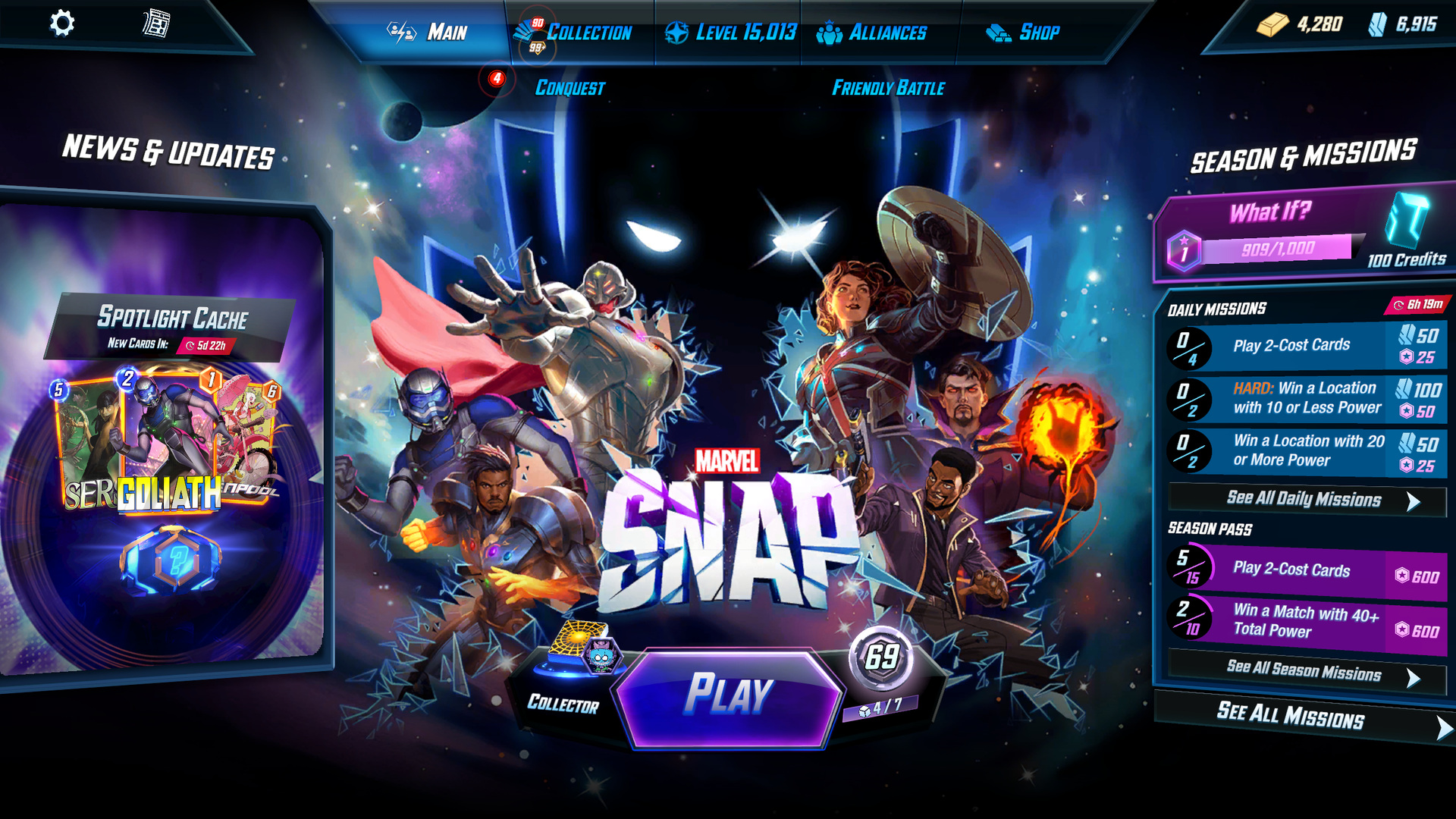Open the Shop crate icon
The image size is (1456, 819).
point(997,32)
